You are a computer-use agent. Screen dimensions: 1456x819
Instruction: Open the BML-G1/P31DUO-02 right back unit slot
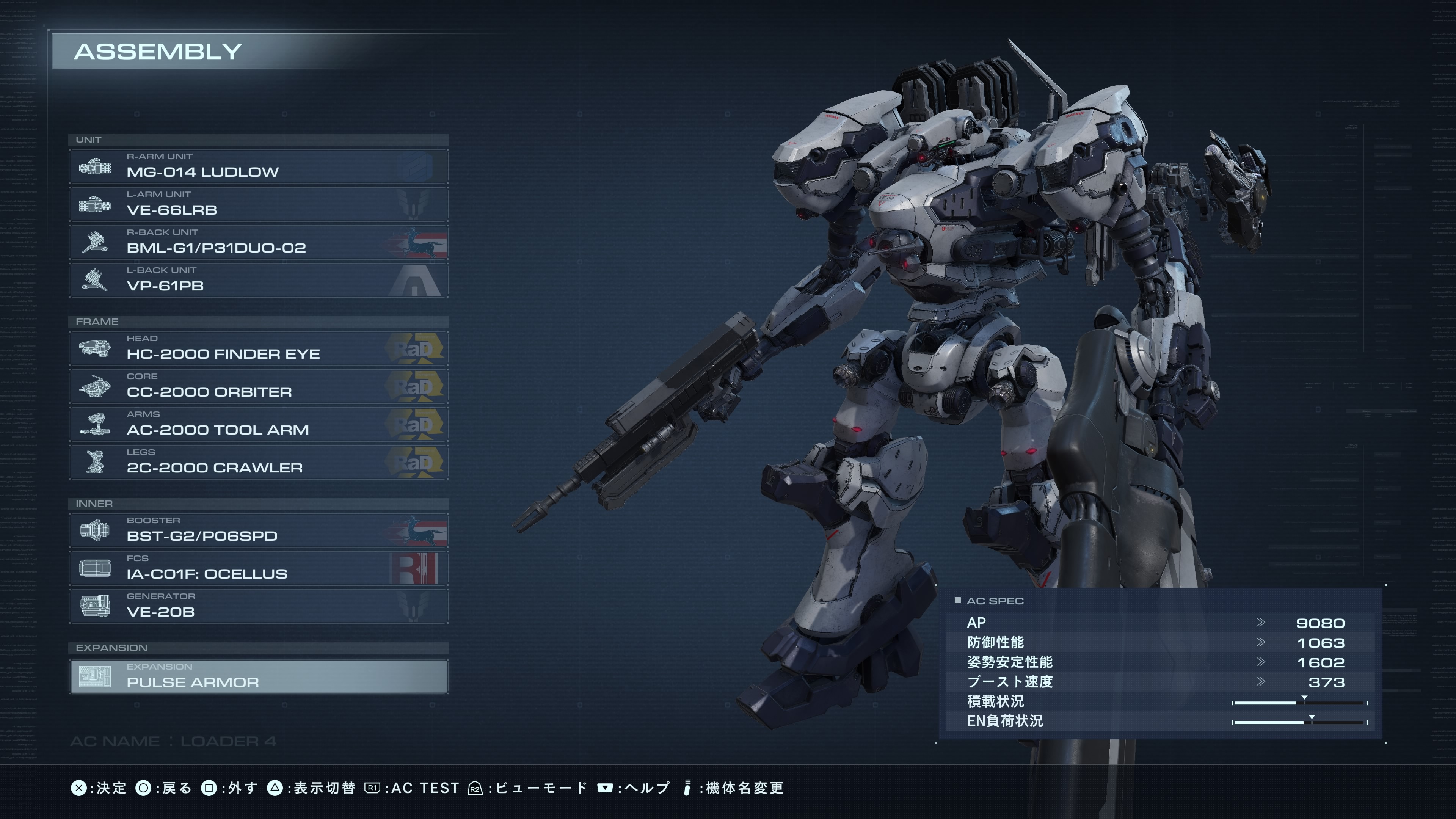pyautogui.click(x=258, y=242)
